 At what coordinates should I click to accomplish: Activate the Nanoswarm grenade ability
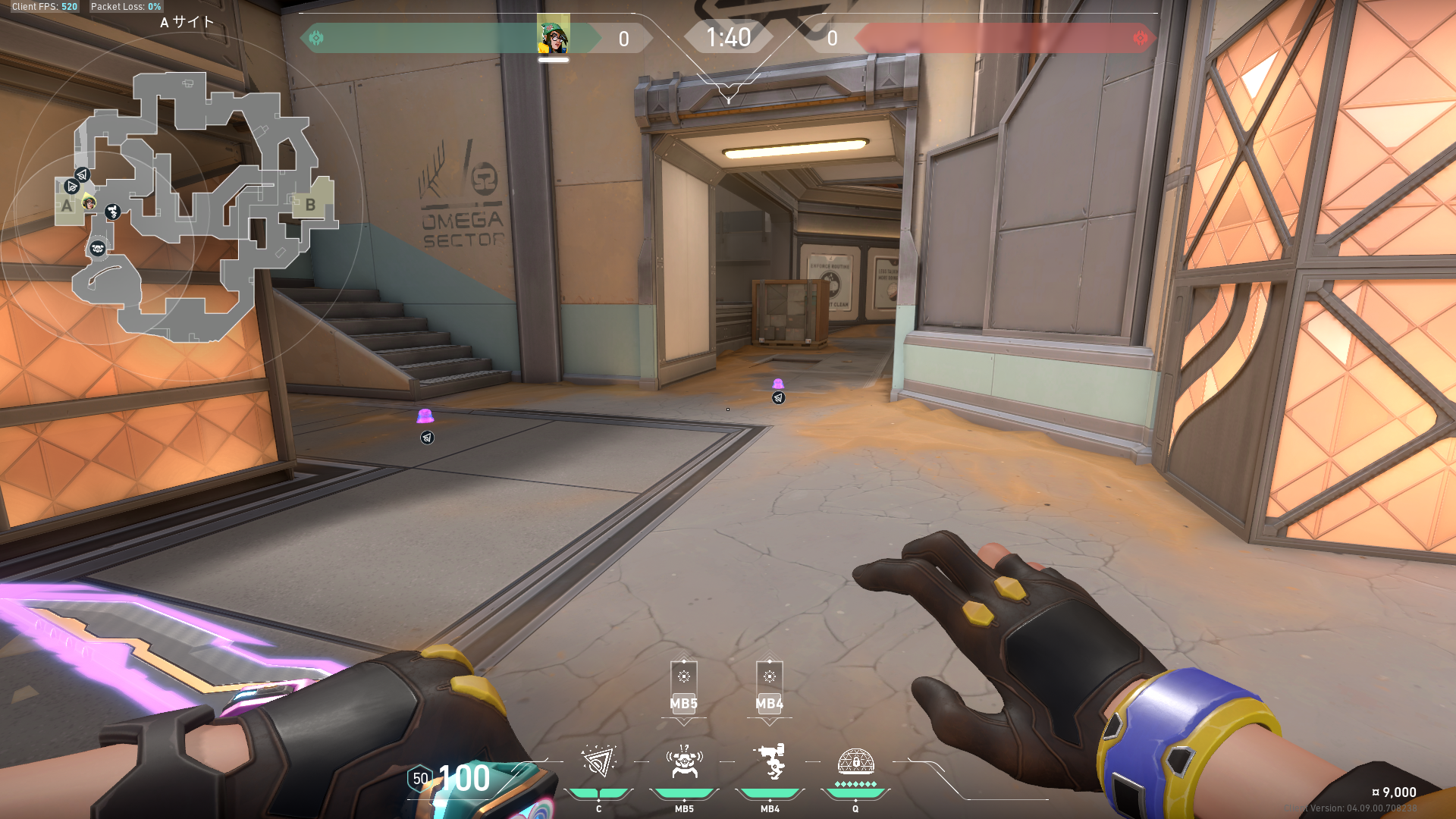[598, 762]
